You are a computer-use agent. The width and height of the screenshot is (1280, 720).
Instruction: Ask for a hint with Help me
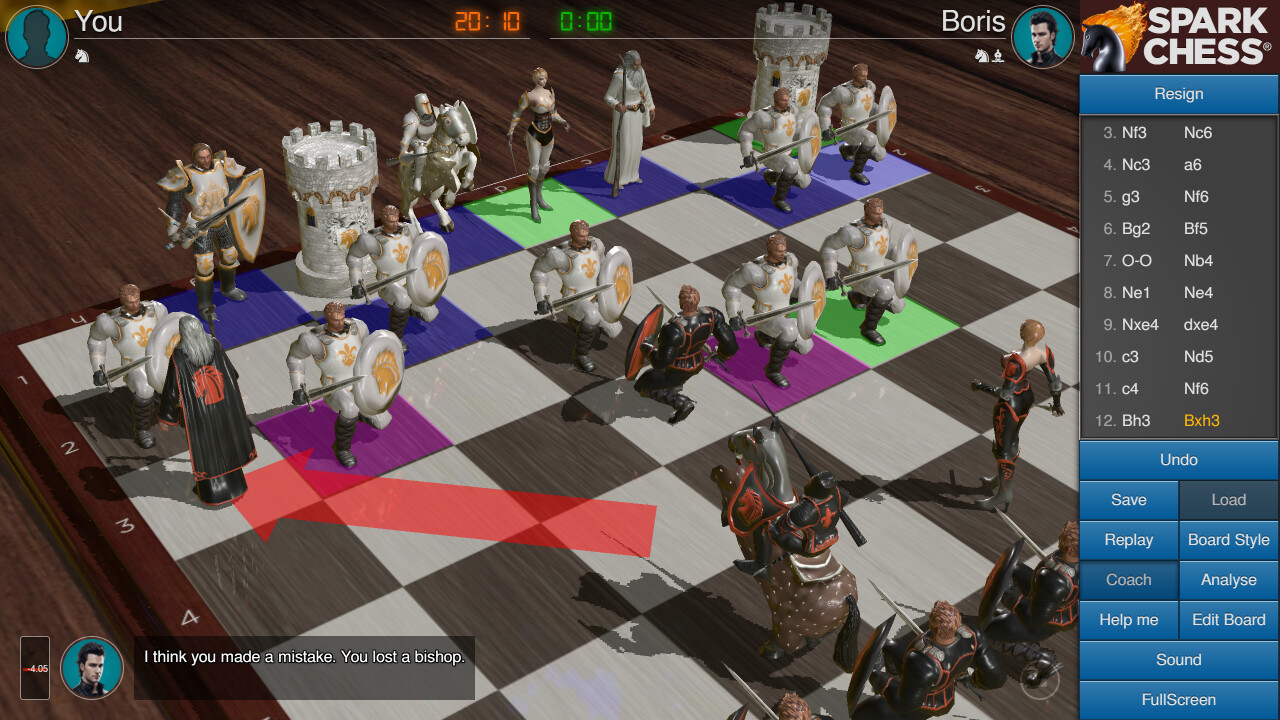(x=1128, y=620)
